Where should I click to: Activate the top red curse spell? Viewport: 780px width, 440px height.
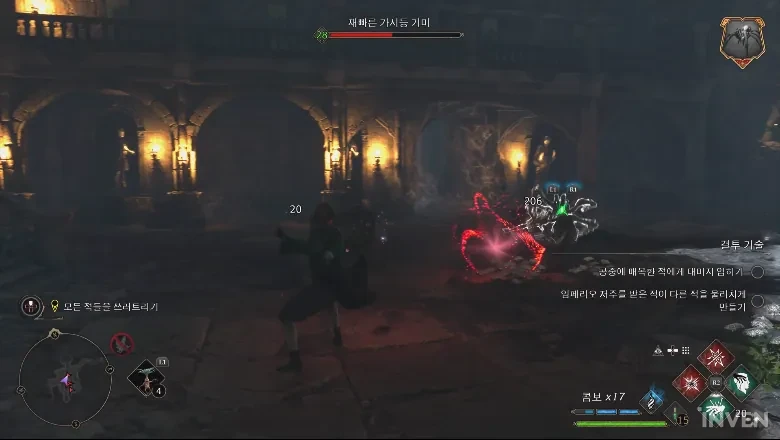[x=716, y=358]
